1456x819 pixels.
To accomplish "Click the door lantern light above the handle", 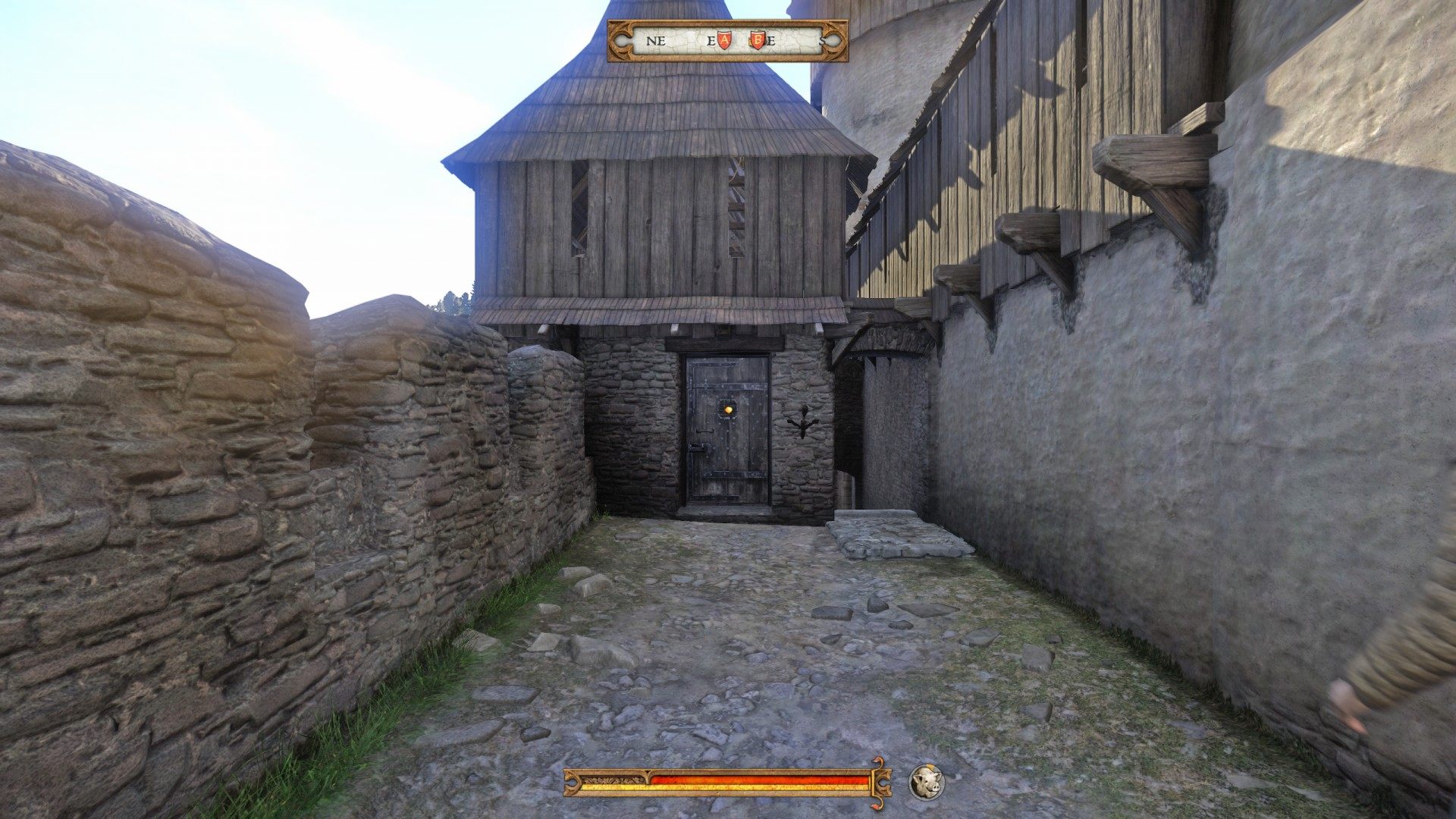I will pyautogui.click(x=729, y=409).
